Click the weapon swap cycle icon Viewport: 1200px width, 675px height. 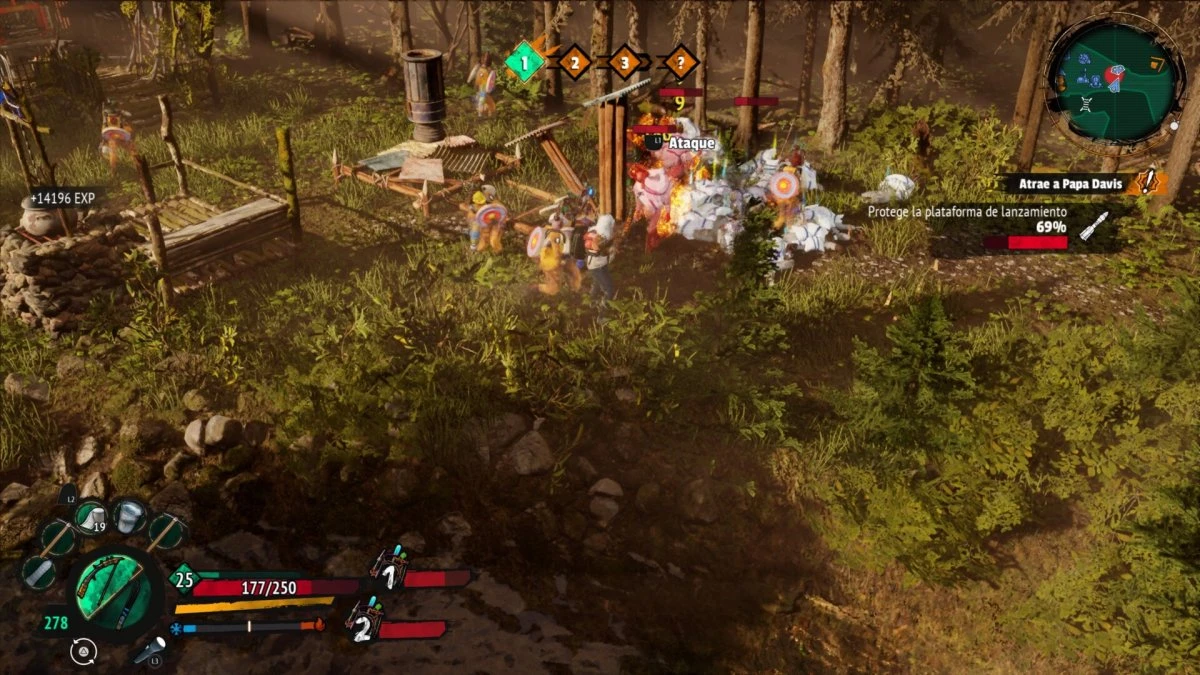point(84,651)
